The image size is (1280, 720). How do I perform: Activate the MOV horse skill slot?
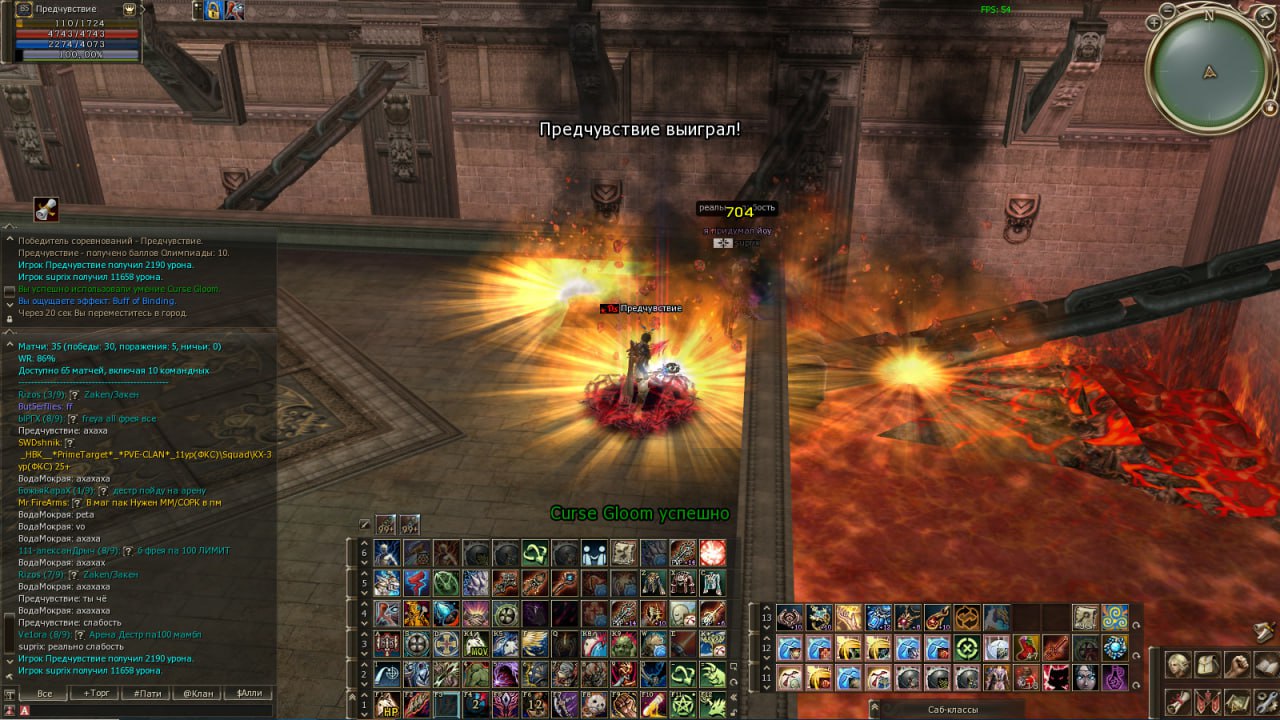(x=475, y=642)
